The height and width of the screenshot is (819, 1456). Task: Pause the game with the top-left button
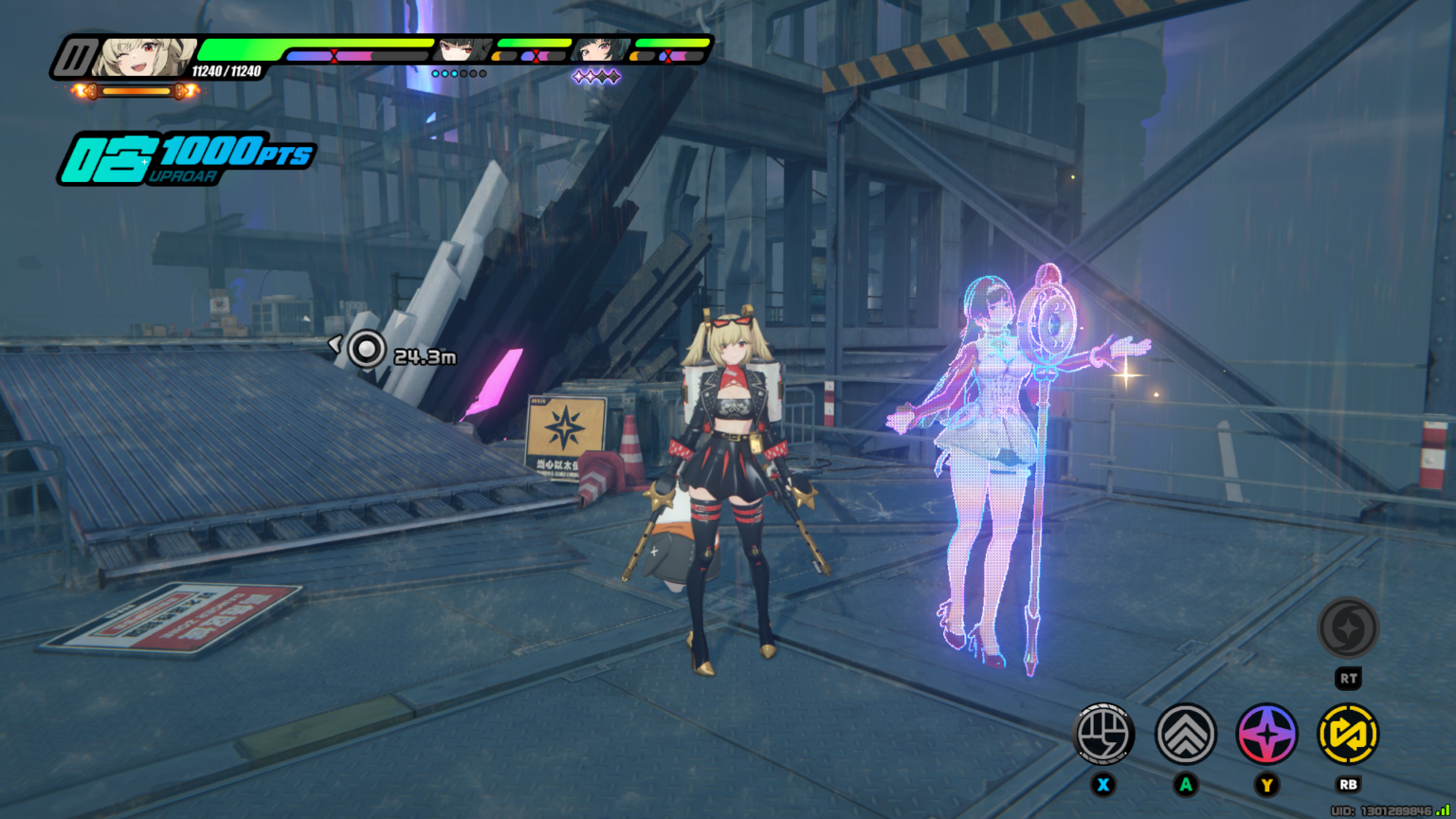(74, 58)
